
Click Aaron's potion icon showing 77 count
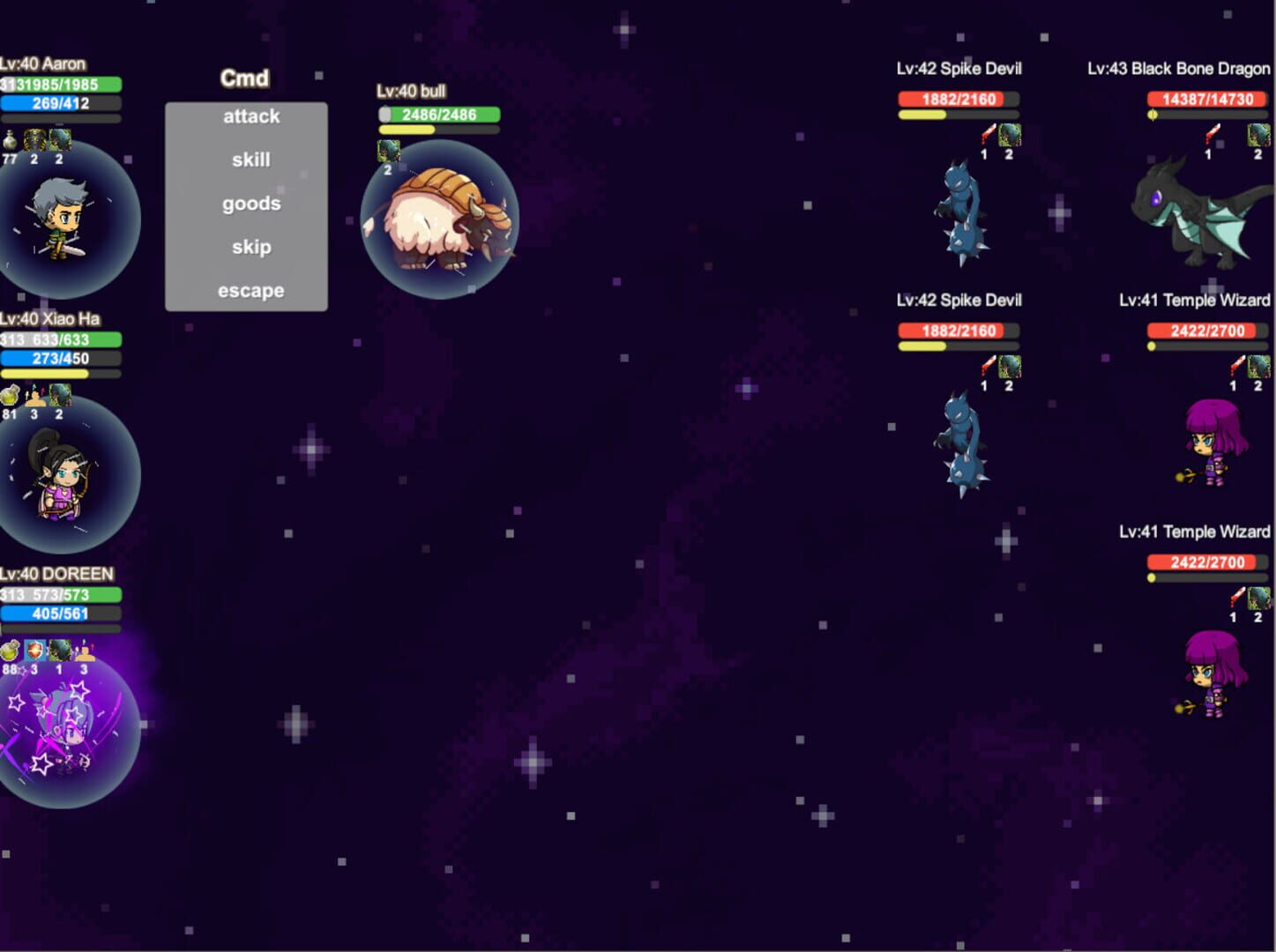point(10,141)
